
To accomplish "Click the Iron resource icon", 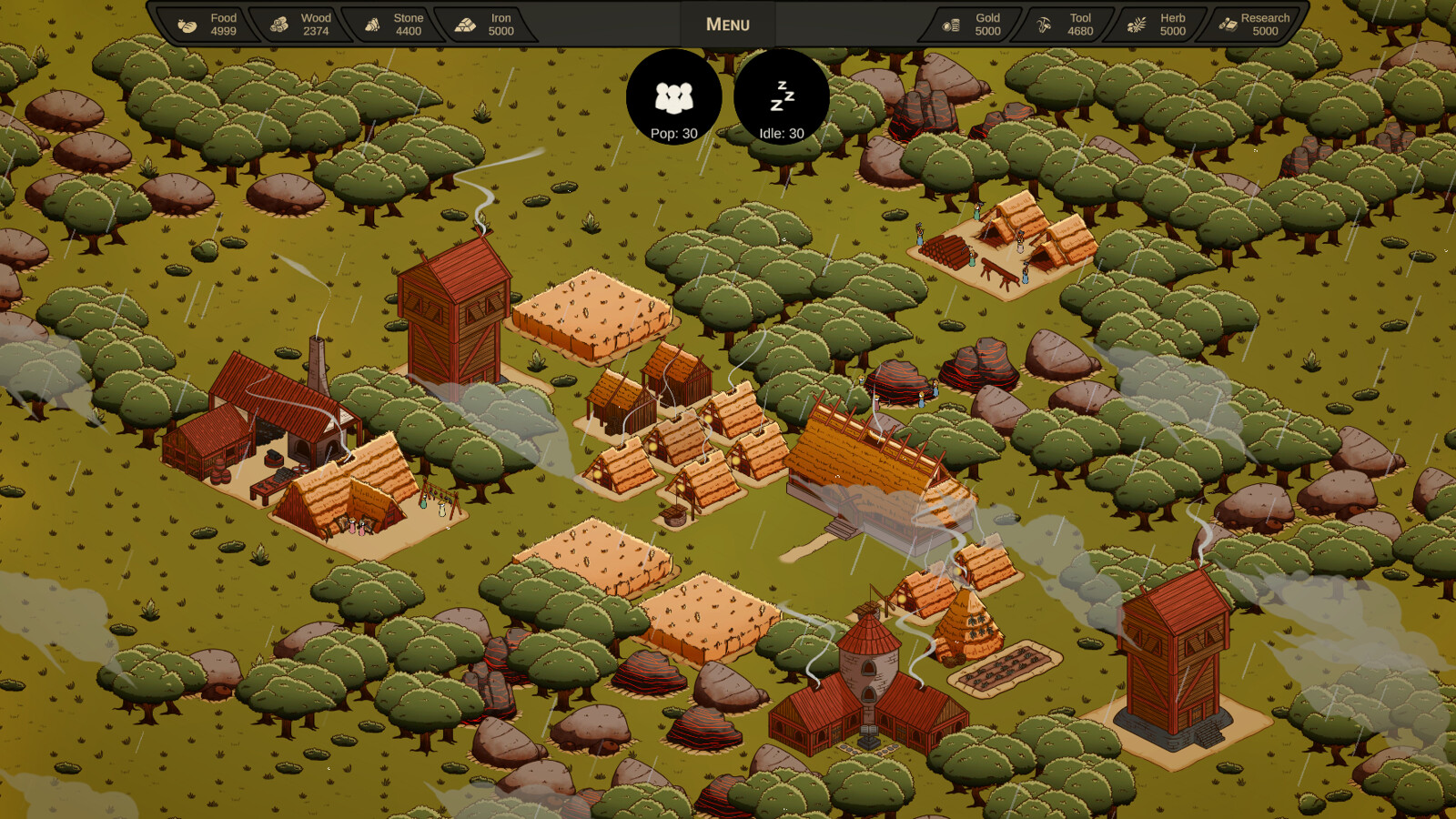I will [466, 25].
